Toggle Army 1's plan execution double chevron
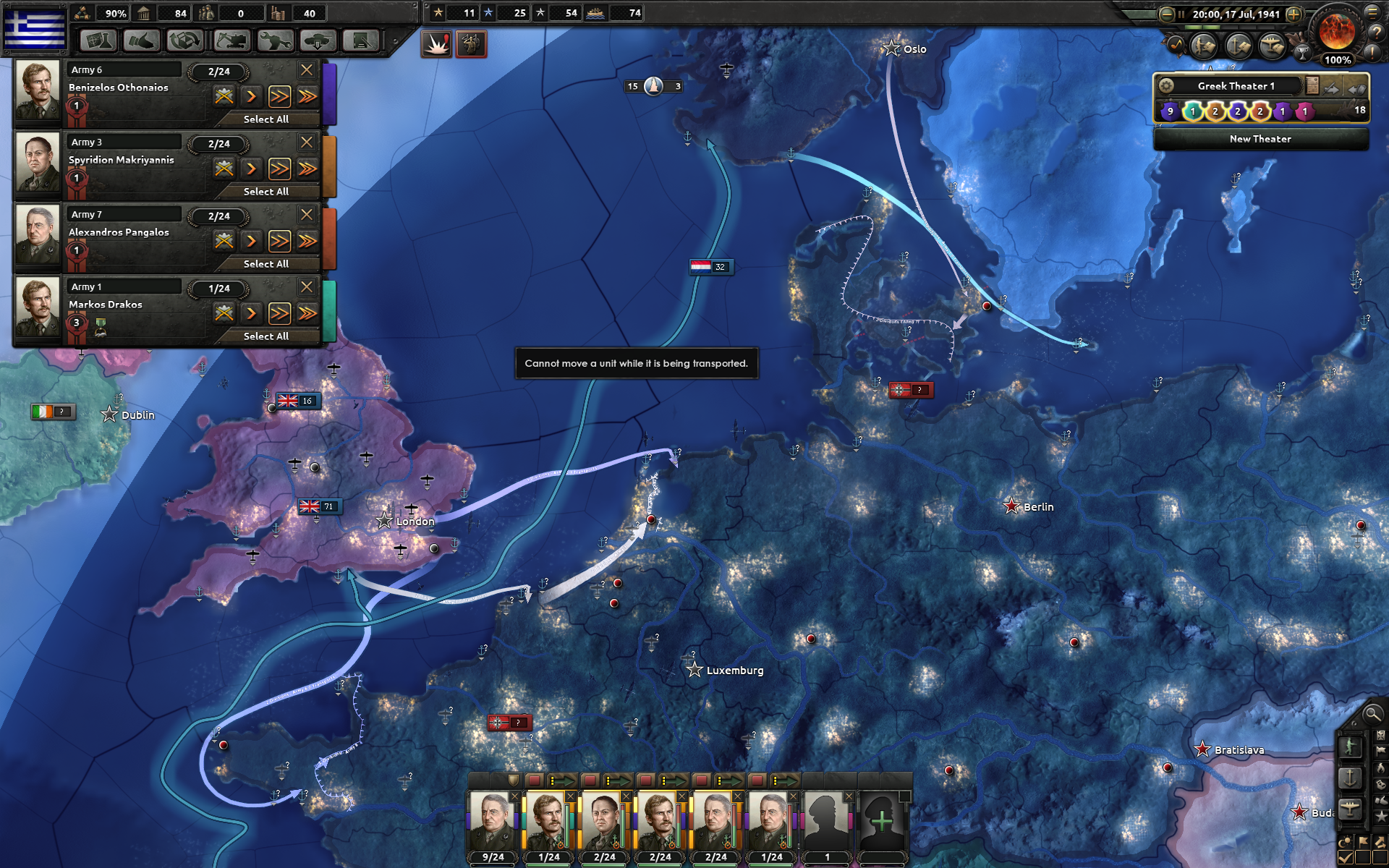This screenshot has width=1389, height=868. (279, 313)
